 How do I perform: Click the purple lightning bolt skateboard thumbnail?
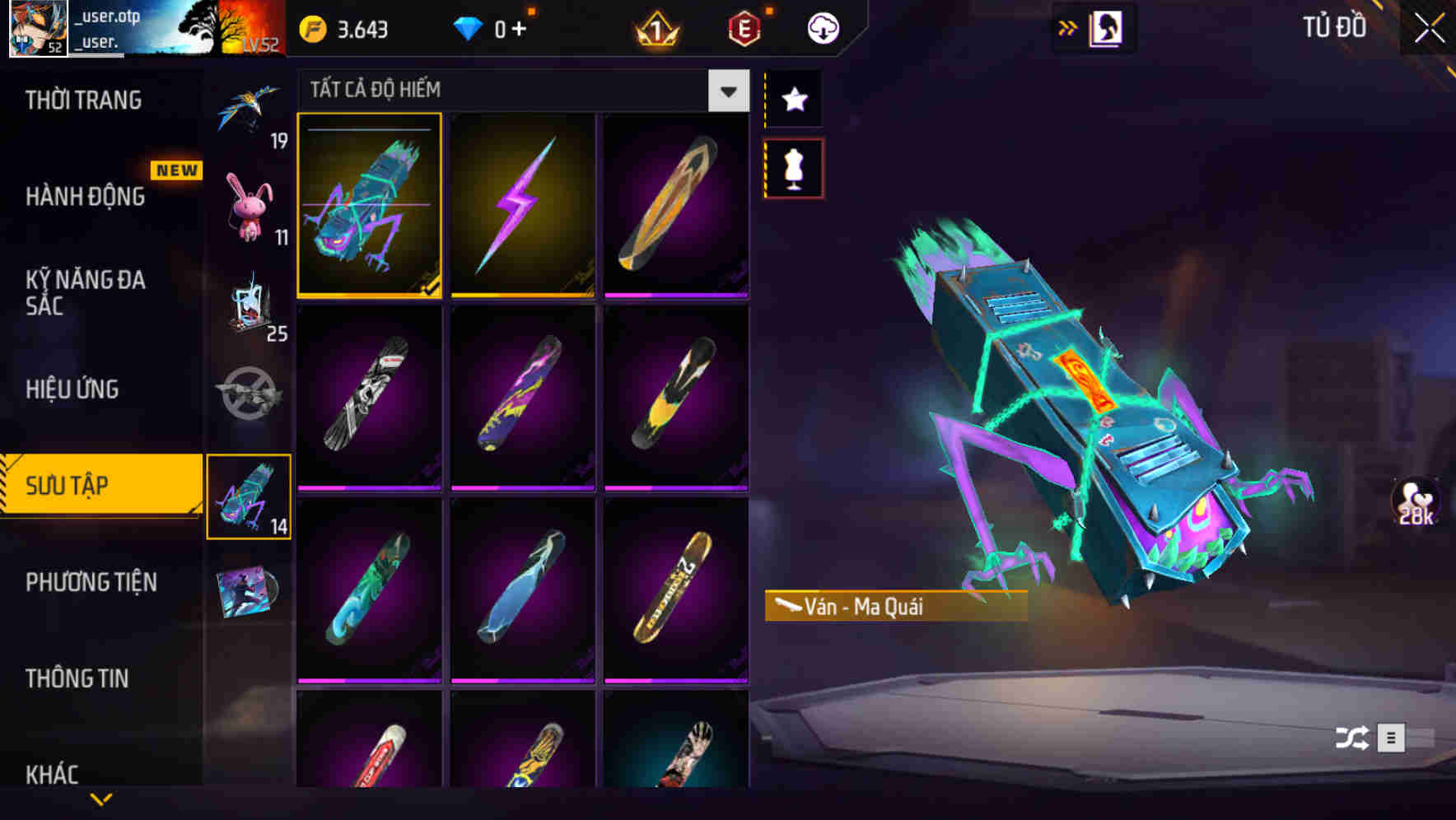tap(524, 206)
